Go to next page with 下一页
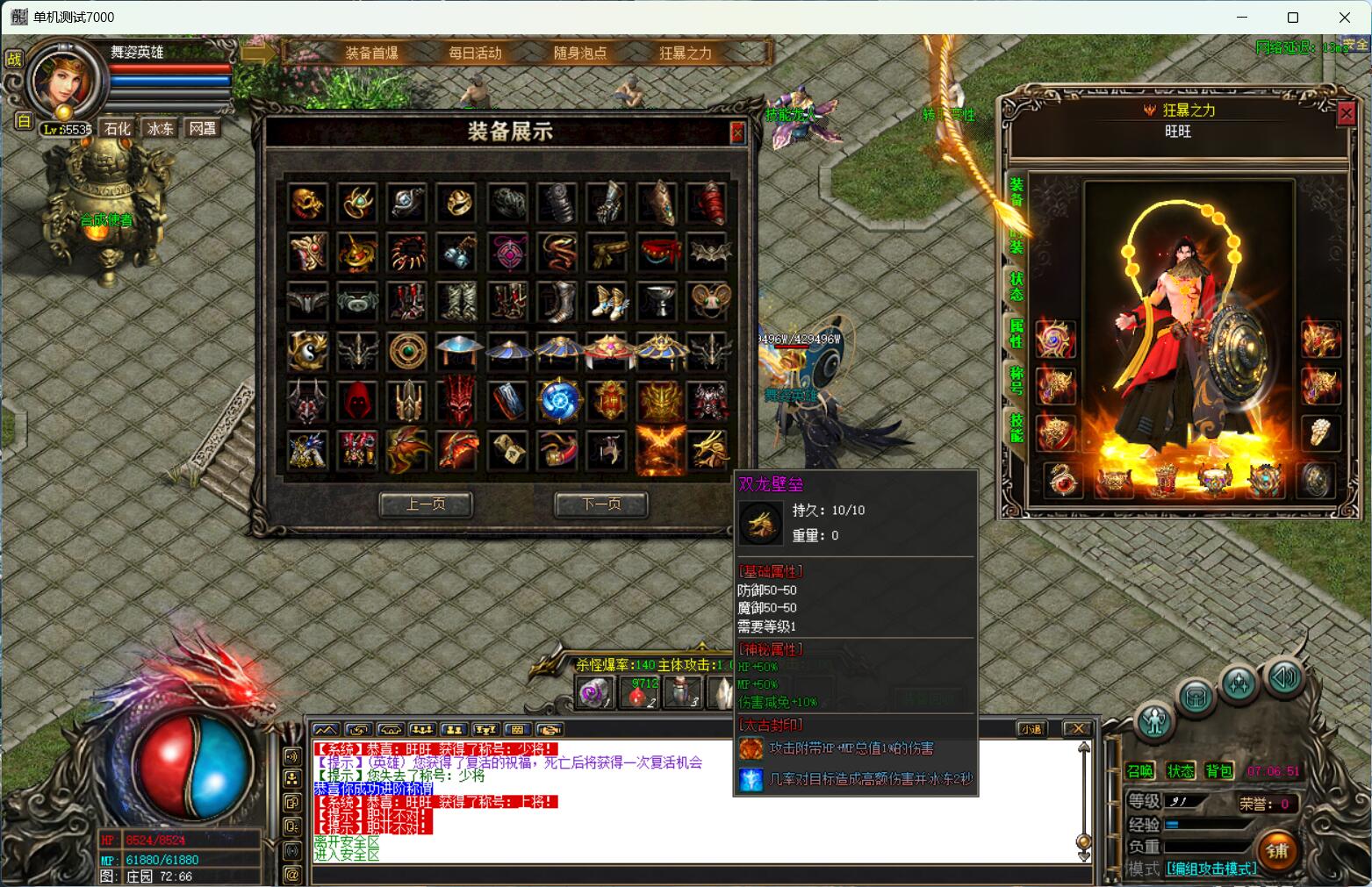The width and height of the screenshot is (1372, 887). point(601,504)
